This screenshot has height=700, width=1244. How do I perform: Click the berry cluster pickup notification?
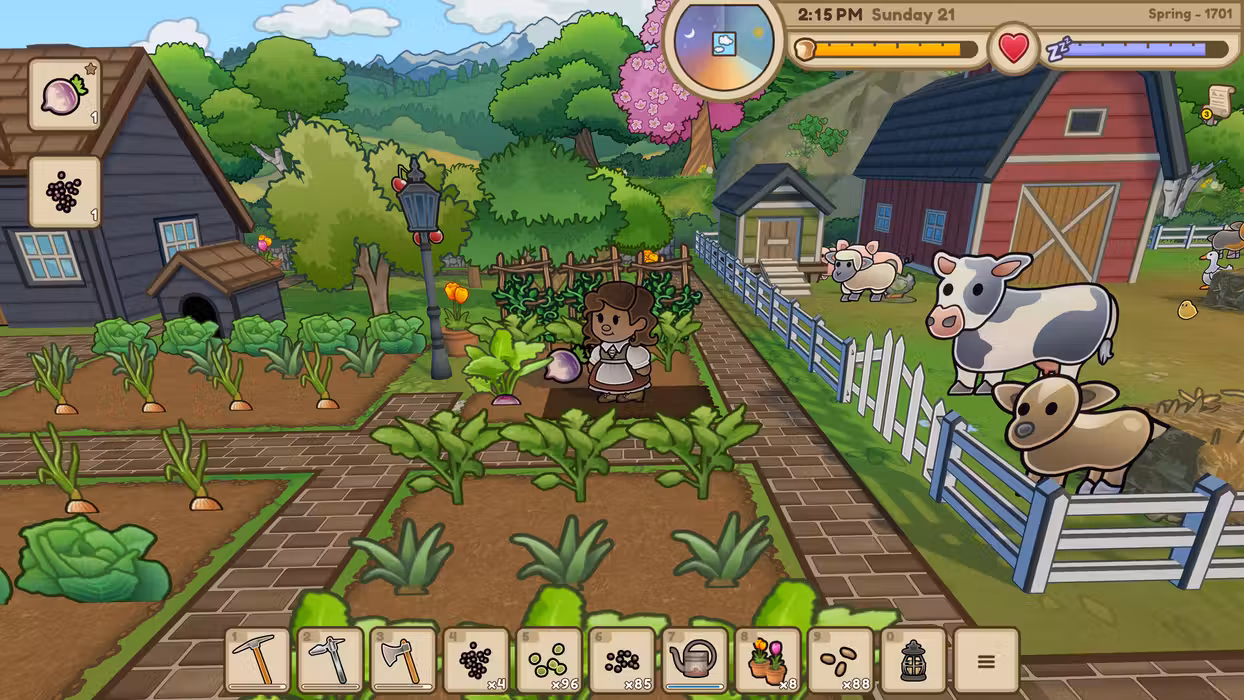tap(65, 192)
